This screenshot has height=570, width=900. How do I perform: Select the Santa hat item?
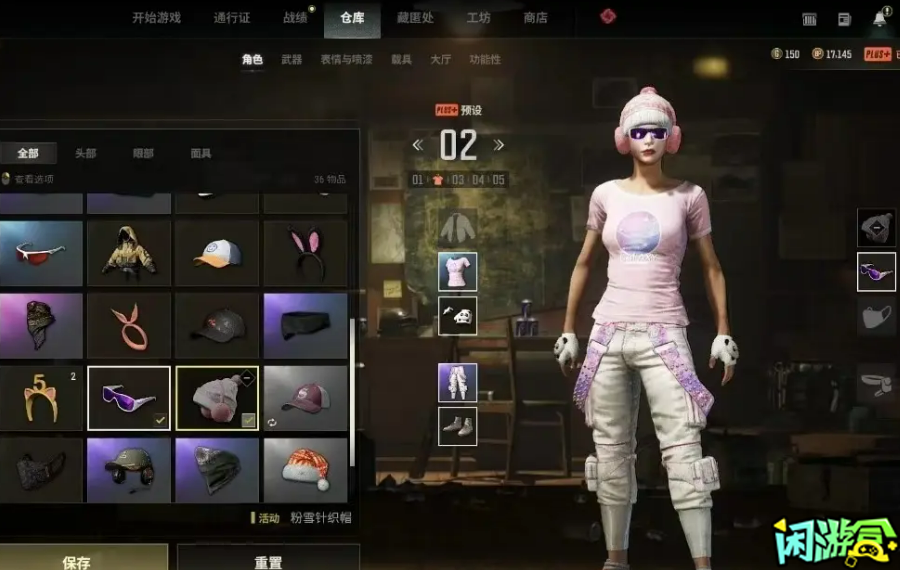coord(305,470)
